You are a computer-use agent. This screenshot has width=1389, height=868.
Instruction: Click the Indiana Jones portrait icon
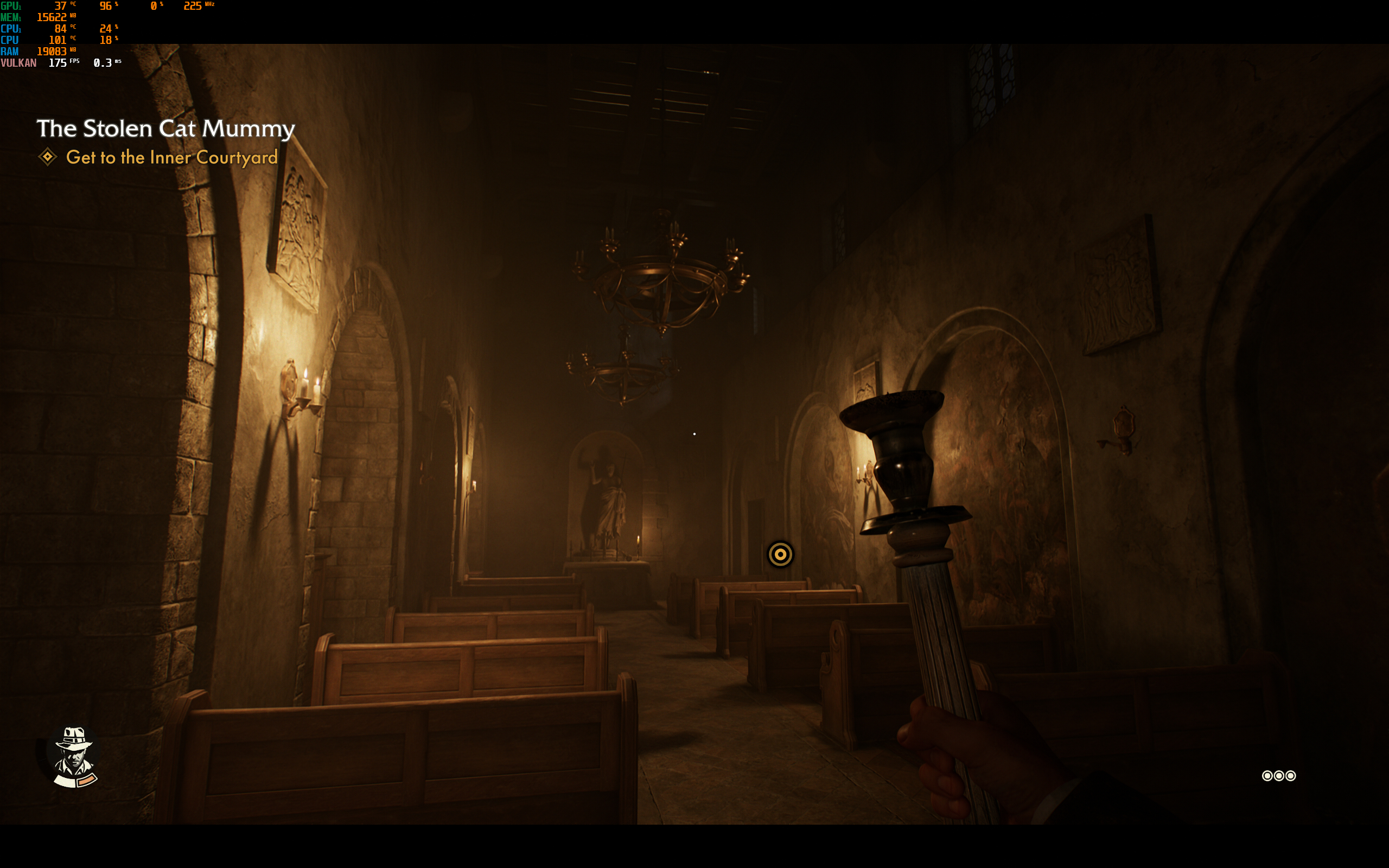[74, 756]
